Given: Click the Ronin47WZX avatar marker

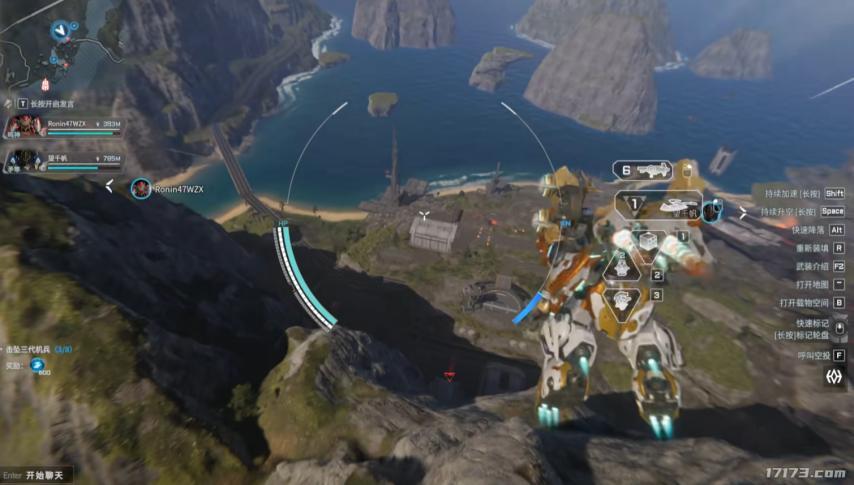Looking at the screenshot, I should pyautogui.click(x=142, y=188).
